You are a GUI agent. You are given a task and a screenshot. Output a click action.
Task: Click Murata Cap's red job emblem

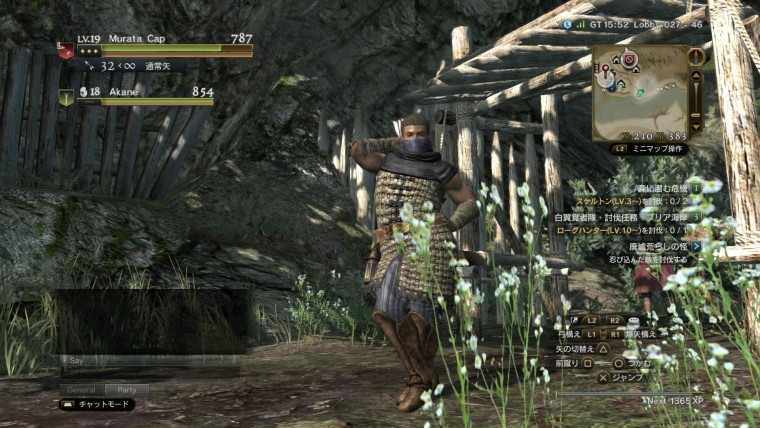pyautogui.click(x=66, y=50)
